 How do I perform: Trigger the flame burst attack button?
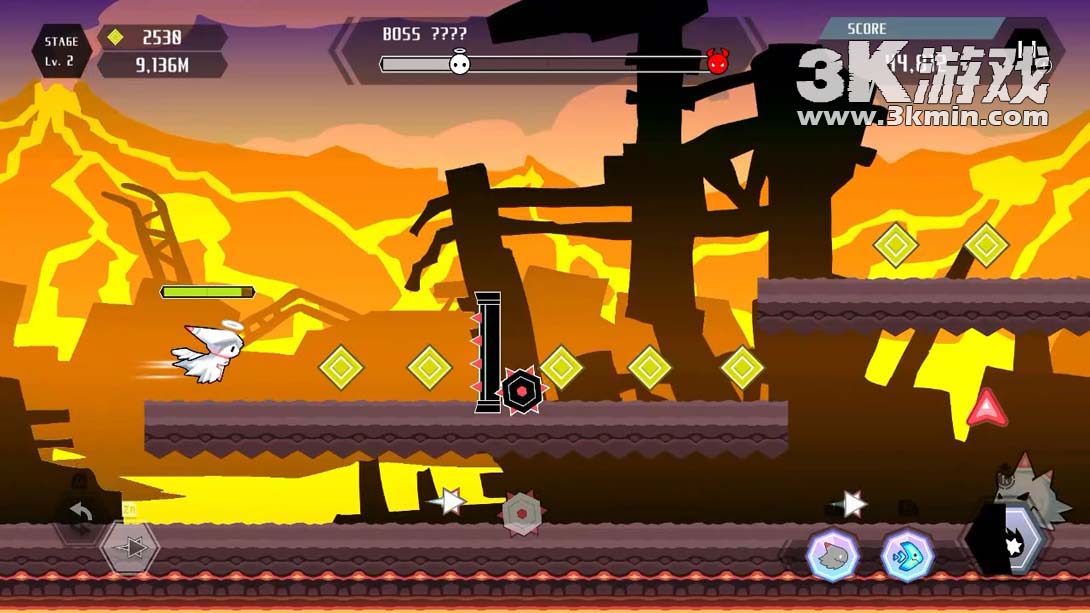click(x=1010, y=543)
